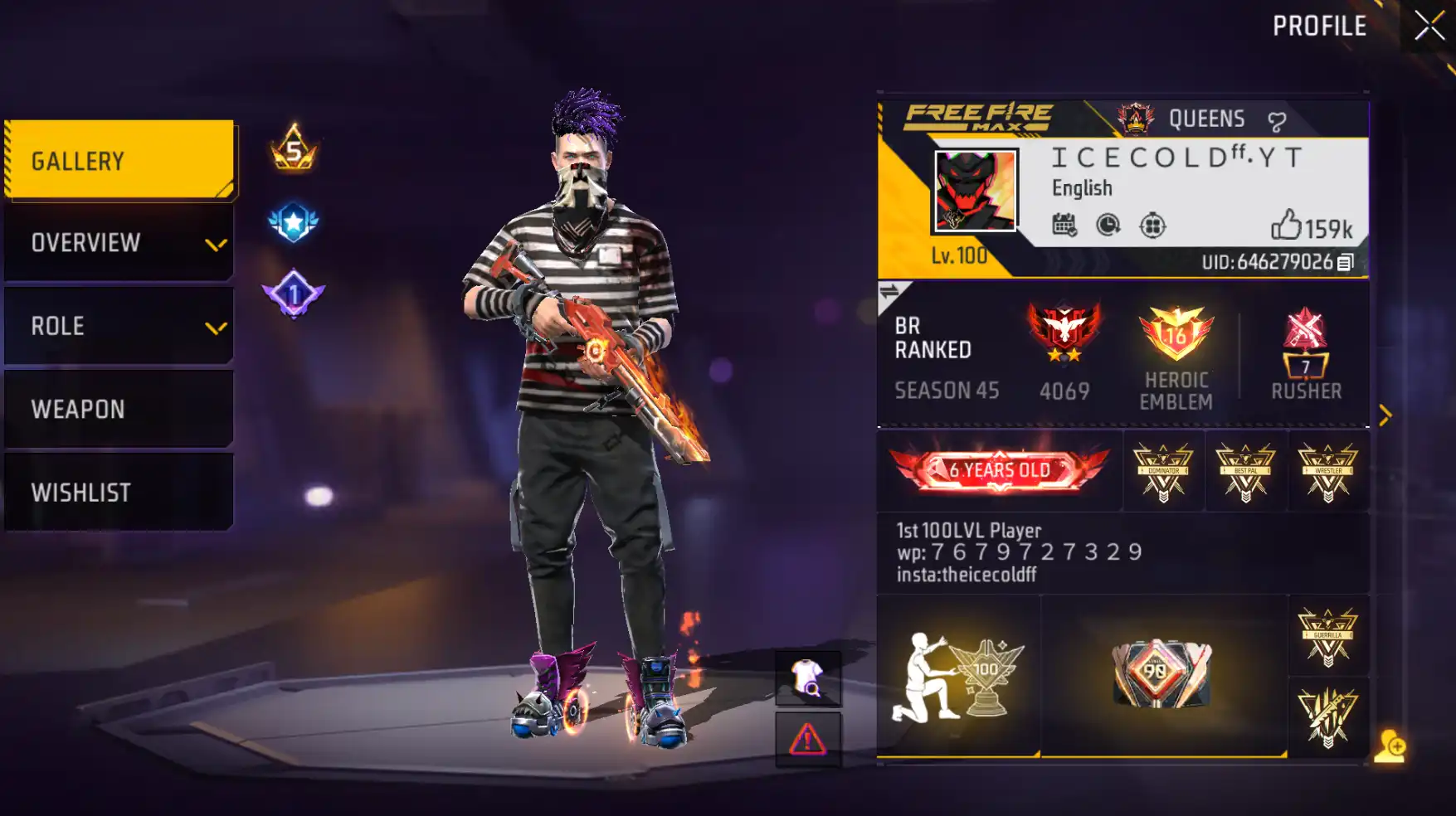Expand the ROLE section chevron
The image size is (1456, 816).
(x=217, y=327)
